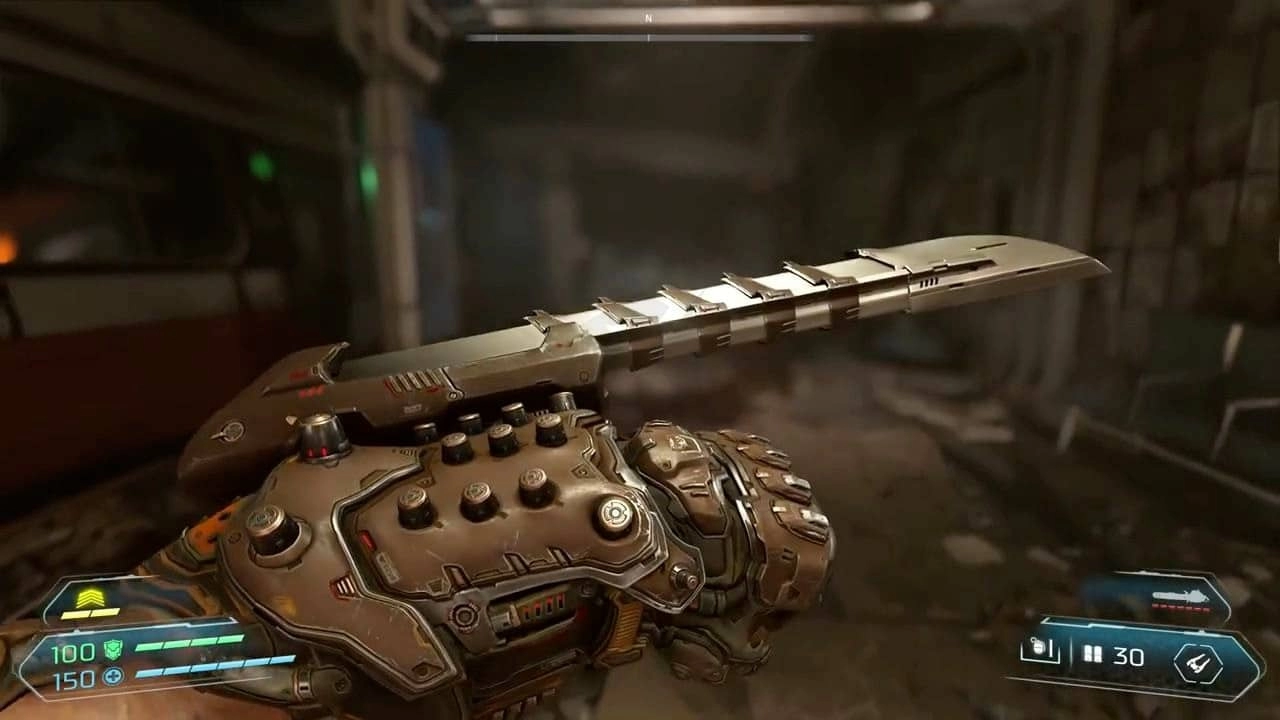
Task: Click the frag grenade icon
Action: 1040,652
